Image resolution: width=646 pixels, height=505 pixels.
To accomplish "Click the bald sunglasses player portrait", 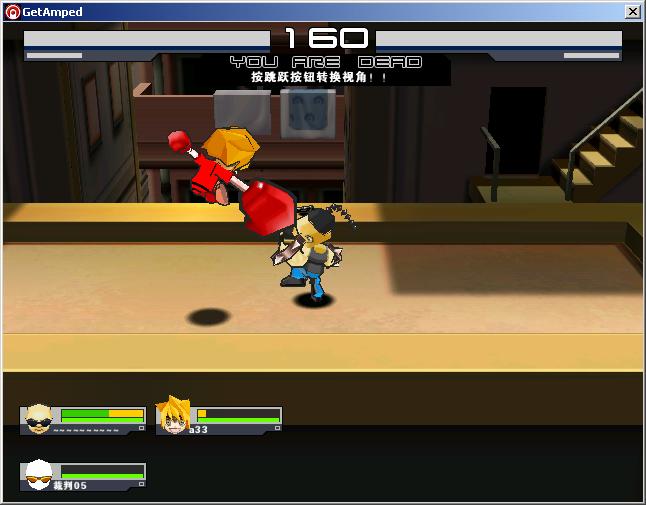I will (39, 419).
